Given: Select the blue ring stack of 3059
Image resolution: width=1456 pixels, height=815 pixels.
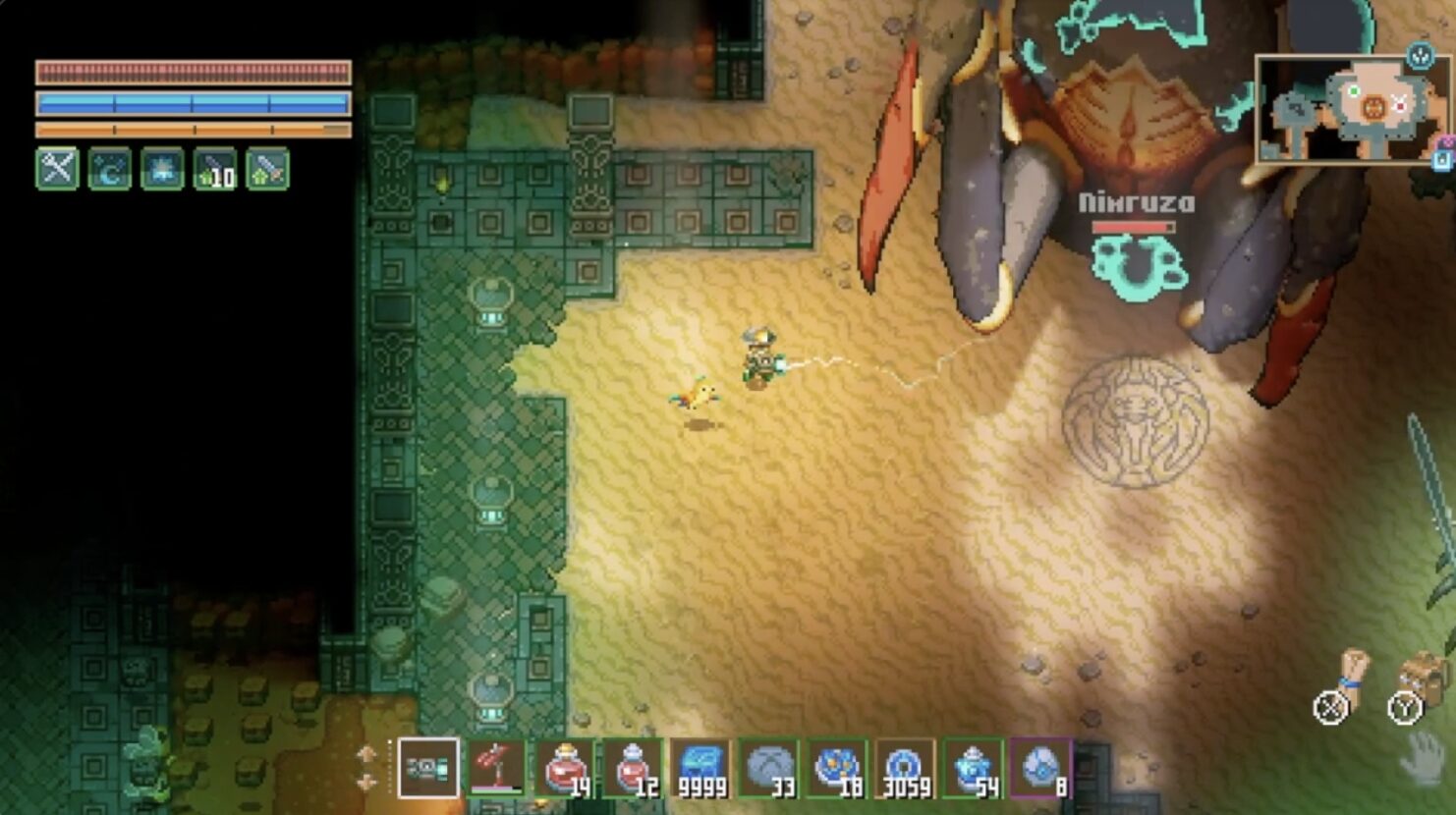Looking at the screenshot, I should click(905, 768).
